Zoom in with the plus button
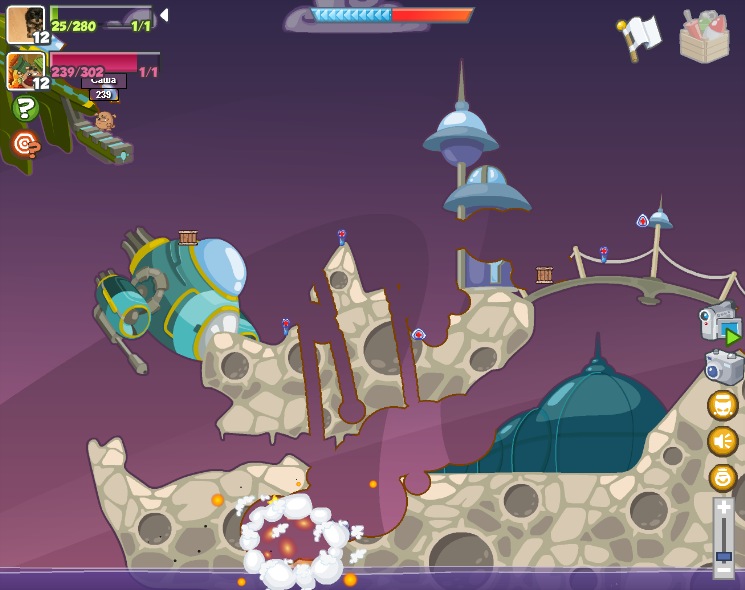 [x=723, y=508]
